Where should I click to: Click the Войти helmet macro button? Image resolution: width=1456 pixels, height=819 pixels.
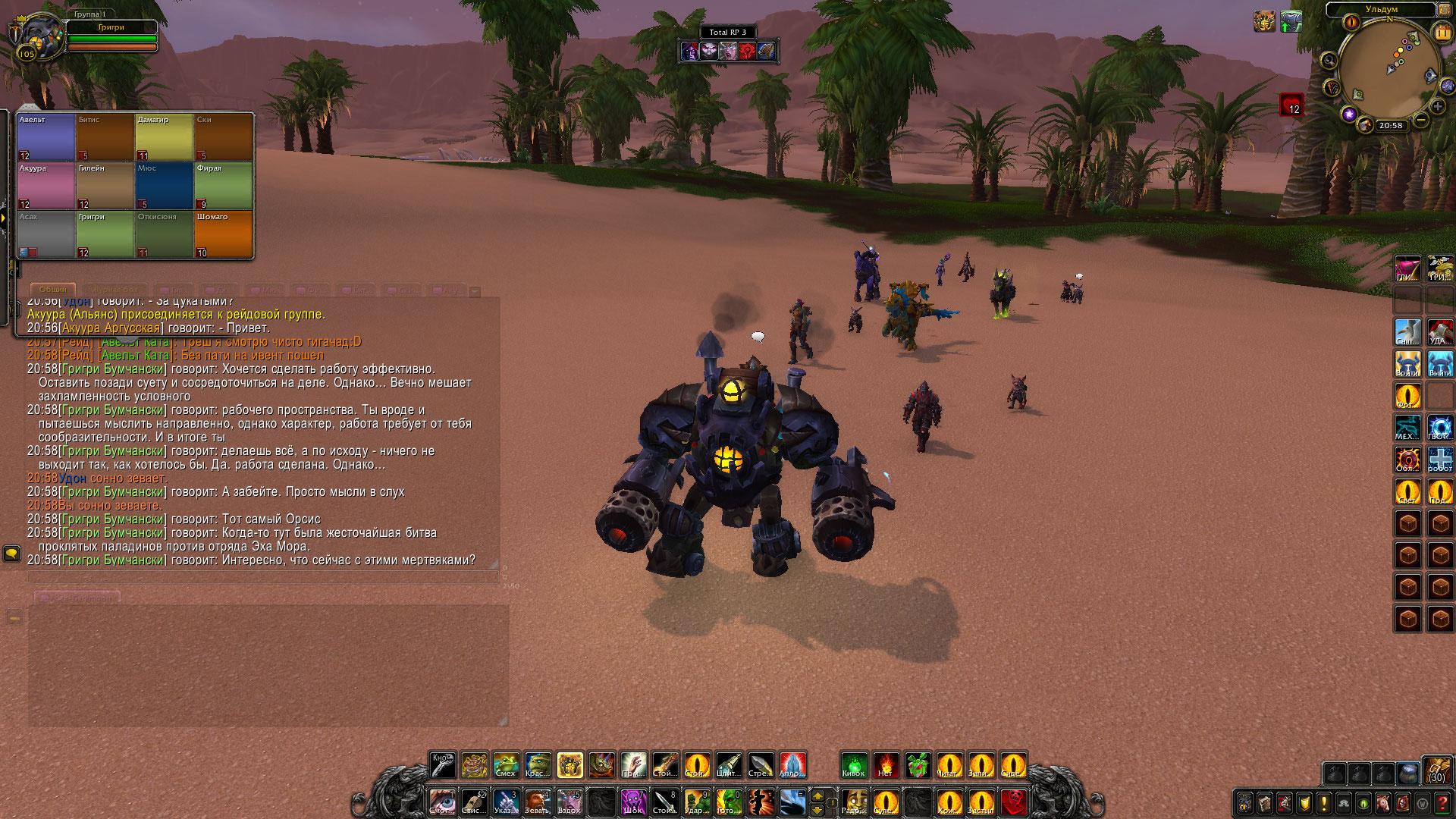pyautogui.click(x=1408, y=364)
